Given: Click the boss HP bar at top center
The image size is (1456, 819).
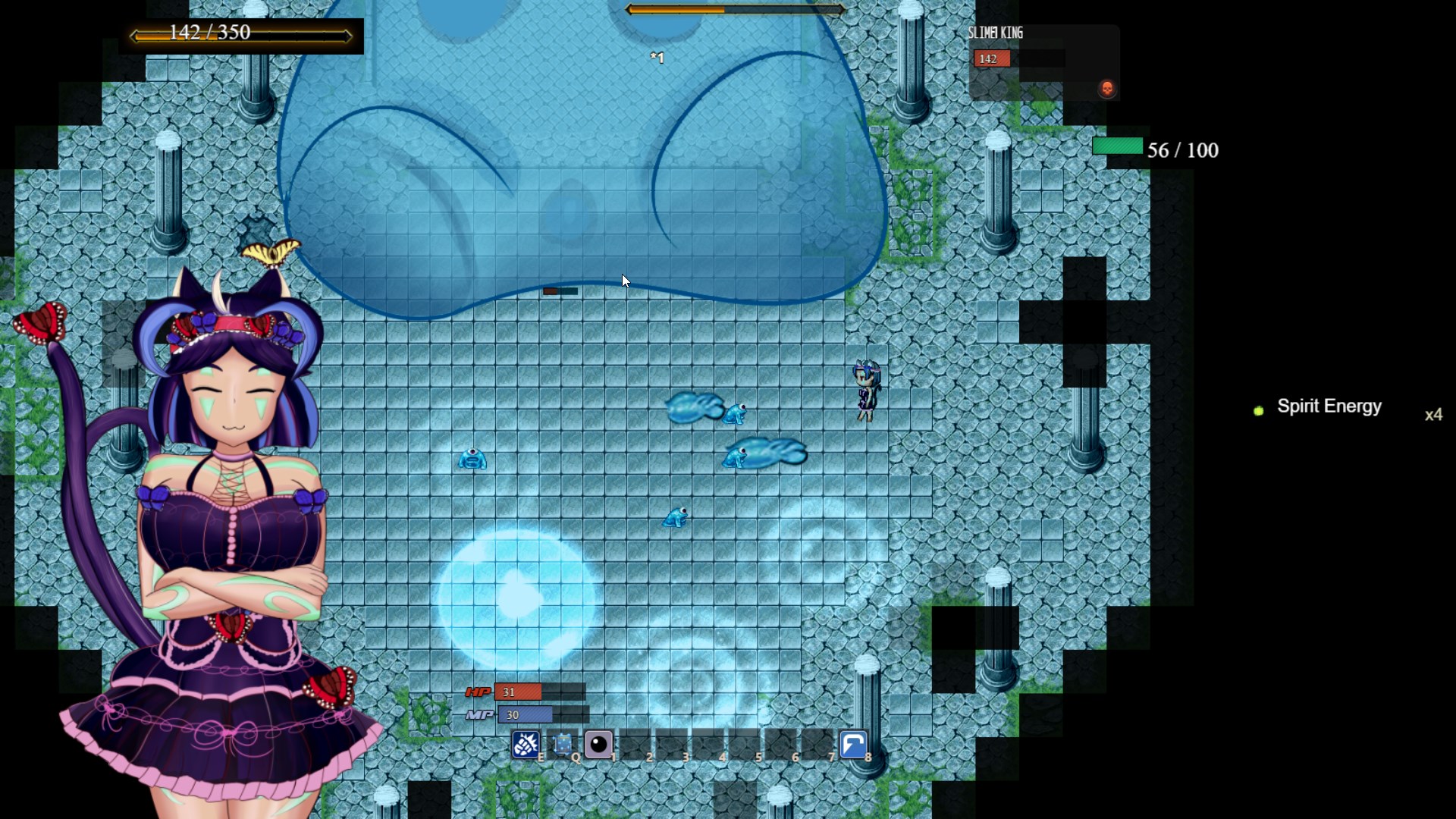Looking at the screenshot, I should pyautogui.click(x=734, y=10).
